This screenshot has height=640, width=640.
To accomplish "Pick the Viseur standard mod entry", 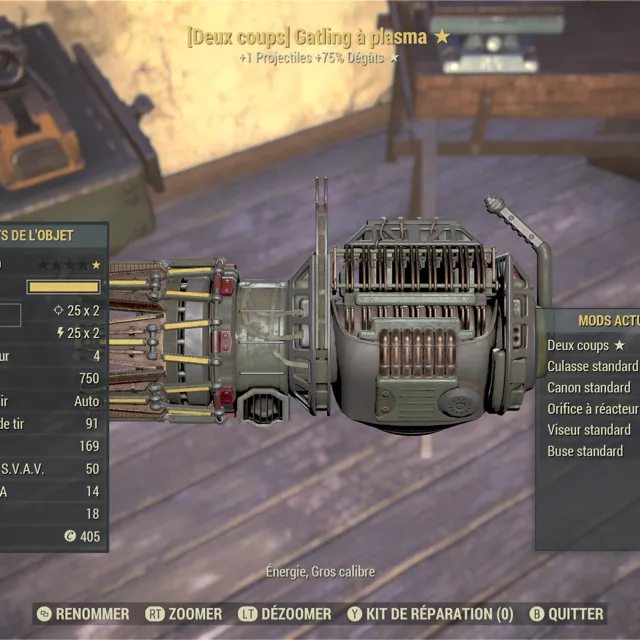I will (589, 430).
